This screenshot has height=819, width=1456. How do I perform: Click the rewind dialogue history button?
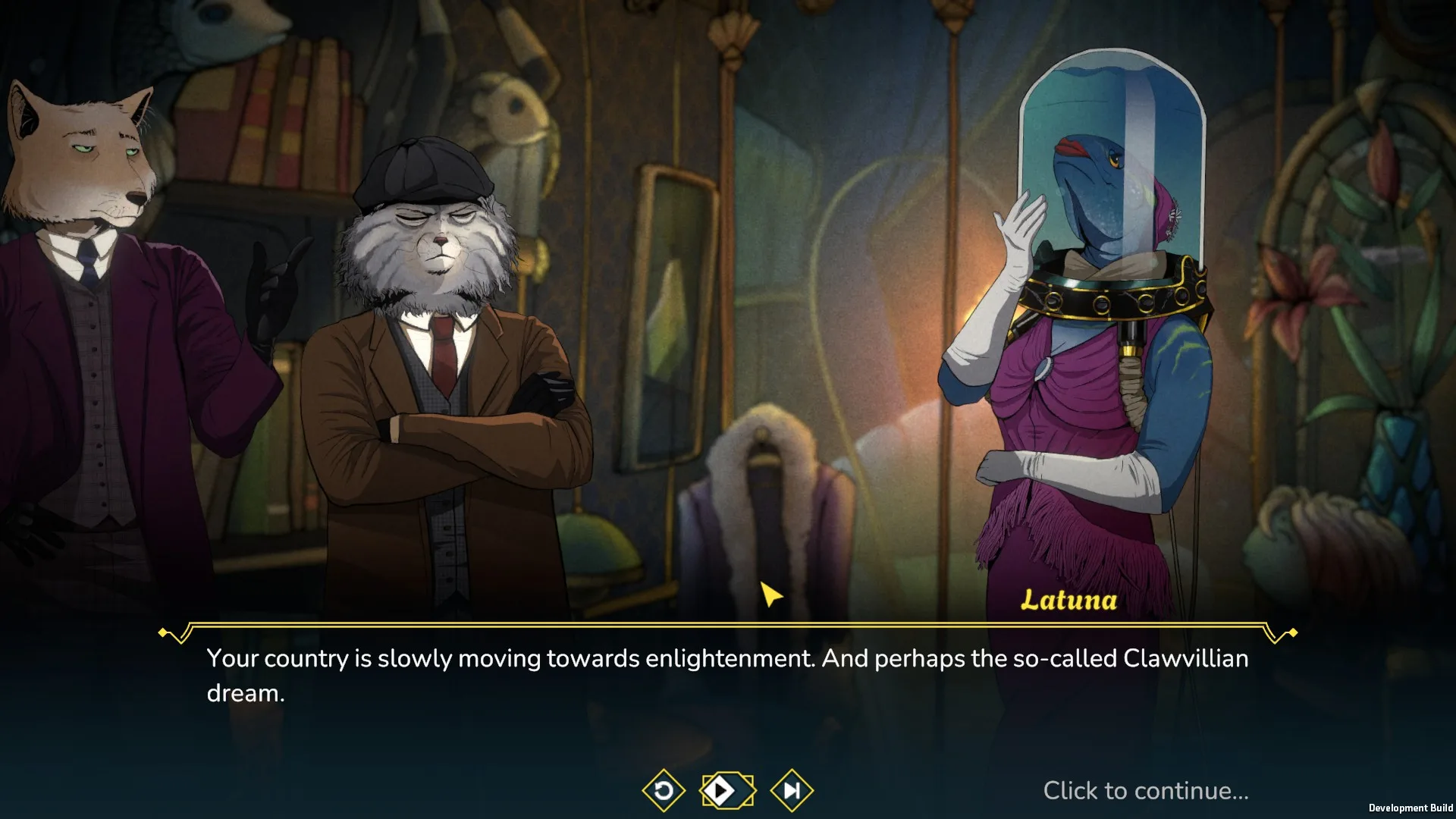pos(664,791)
